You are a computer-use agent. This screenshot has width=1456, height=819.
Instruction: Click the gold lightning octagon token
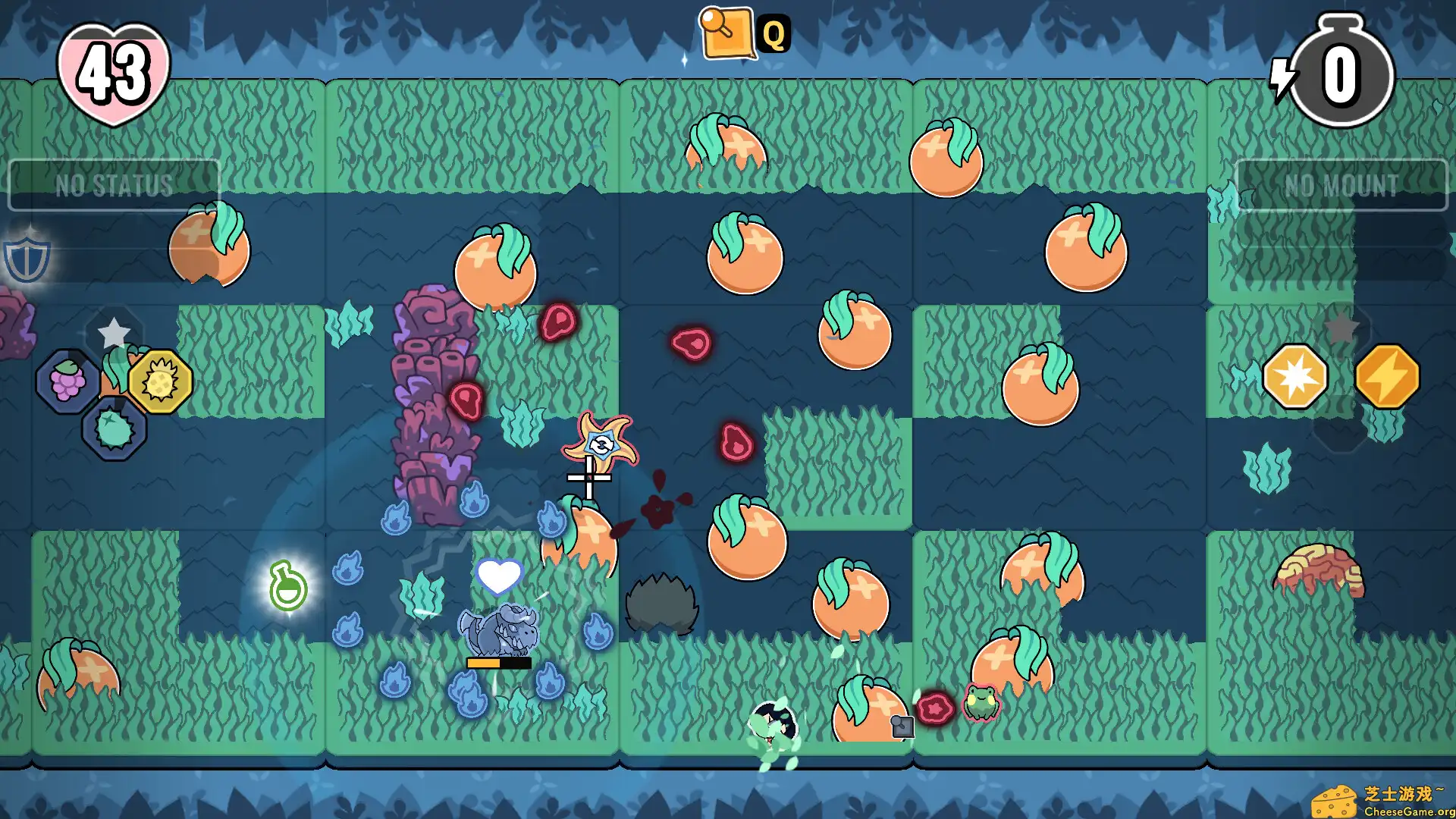(x=1390, y=378)
